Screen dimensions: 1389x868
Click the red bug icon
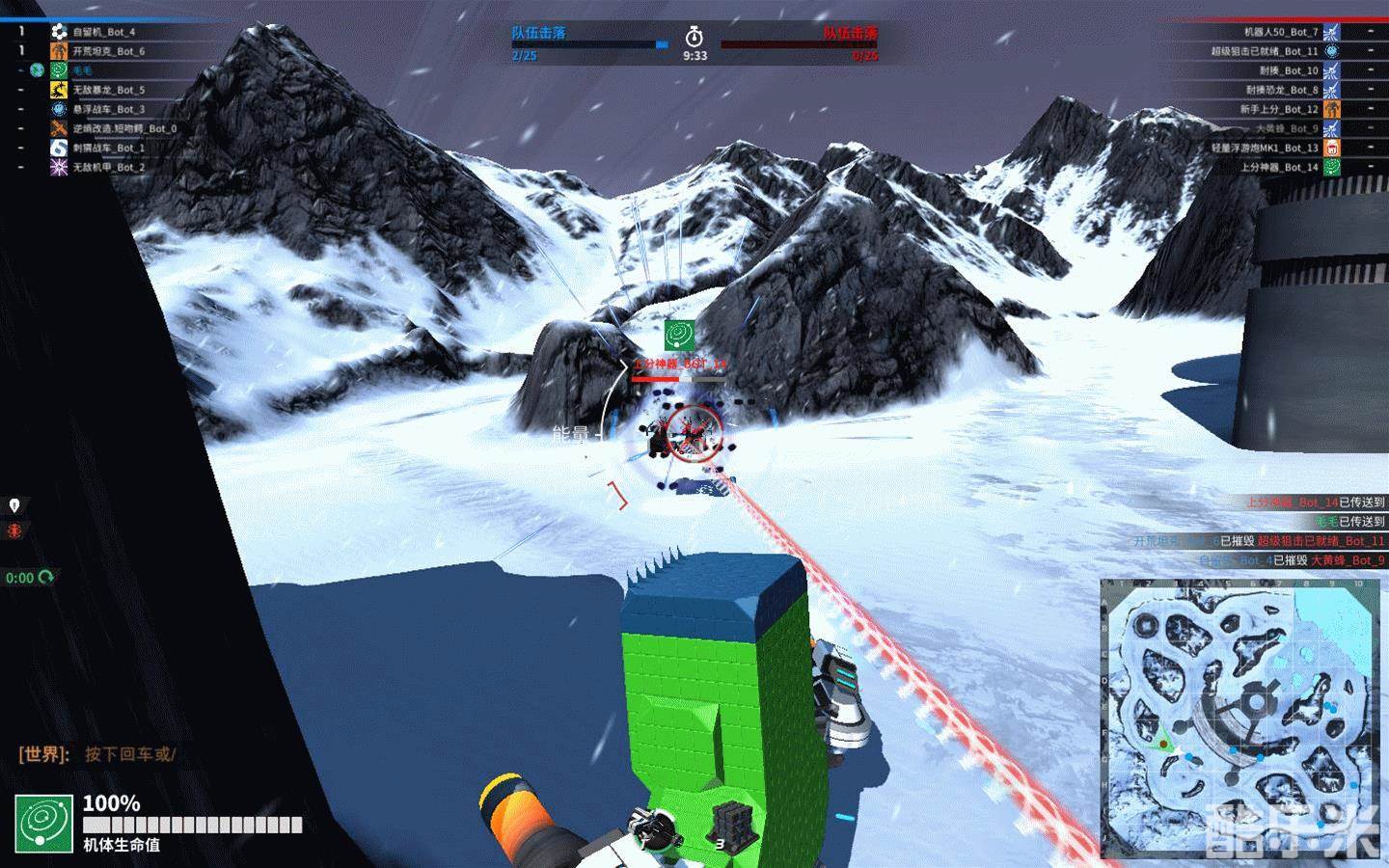(x=14, y=531)
